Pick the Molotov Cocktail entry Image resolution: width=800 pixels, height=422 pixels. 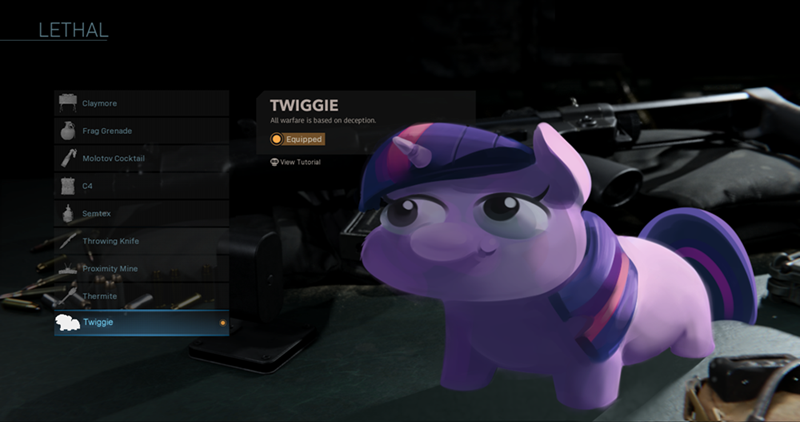pyautogui.click(x=141, y=158)
